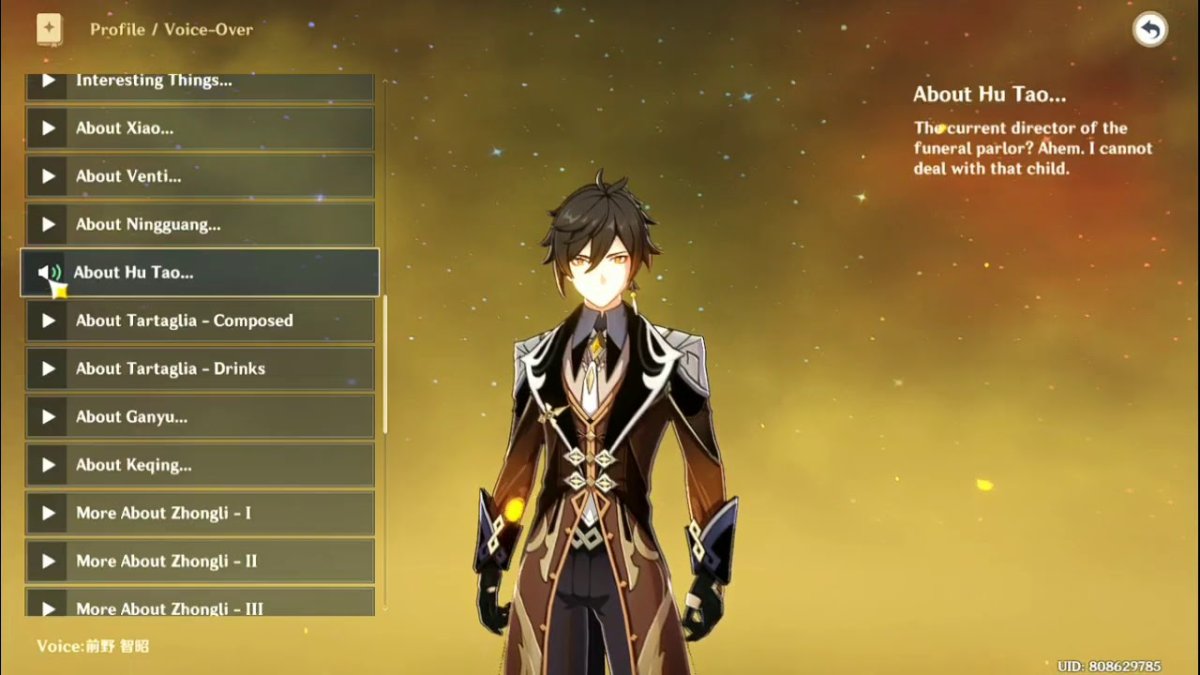1200x675 pixels.
Task: Select the About Venti entry
Action: (x=200, y=176)
